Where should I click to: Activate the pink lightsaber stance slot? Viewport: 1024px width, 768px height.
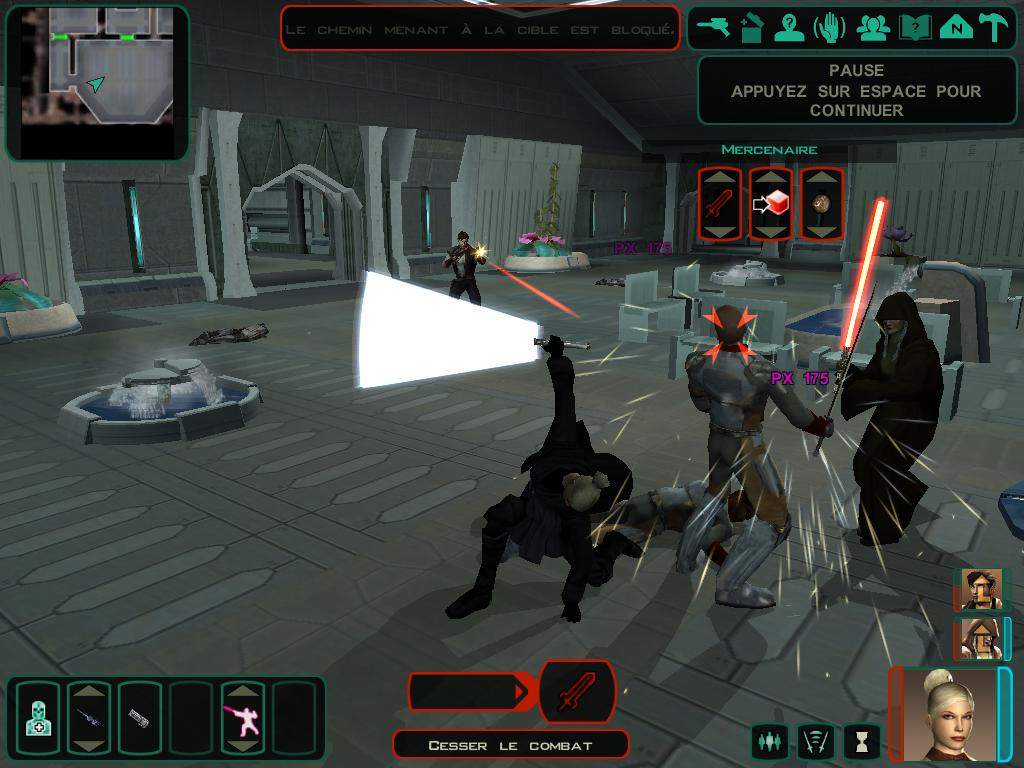point(243,717)
